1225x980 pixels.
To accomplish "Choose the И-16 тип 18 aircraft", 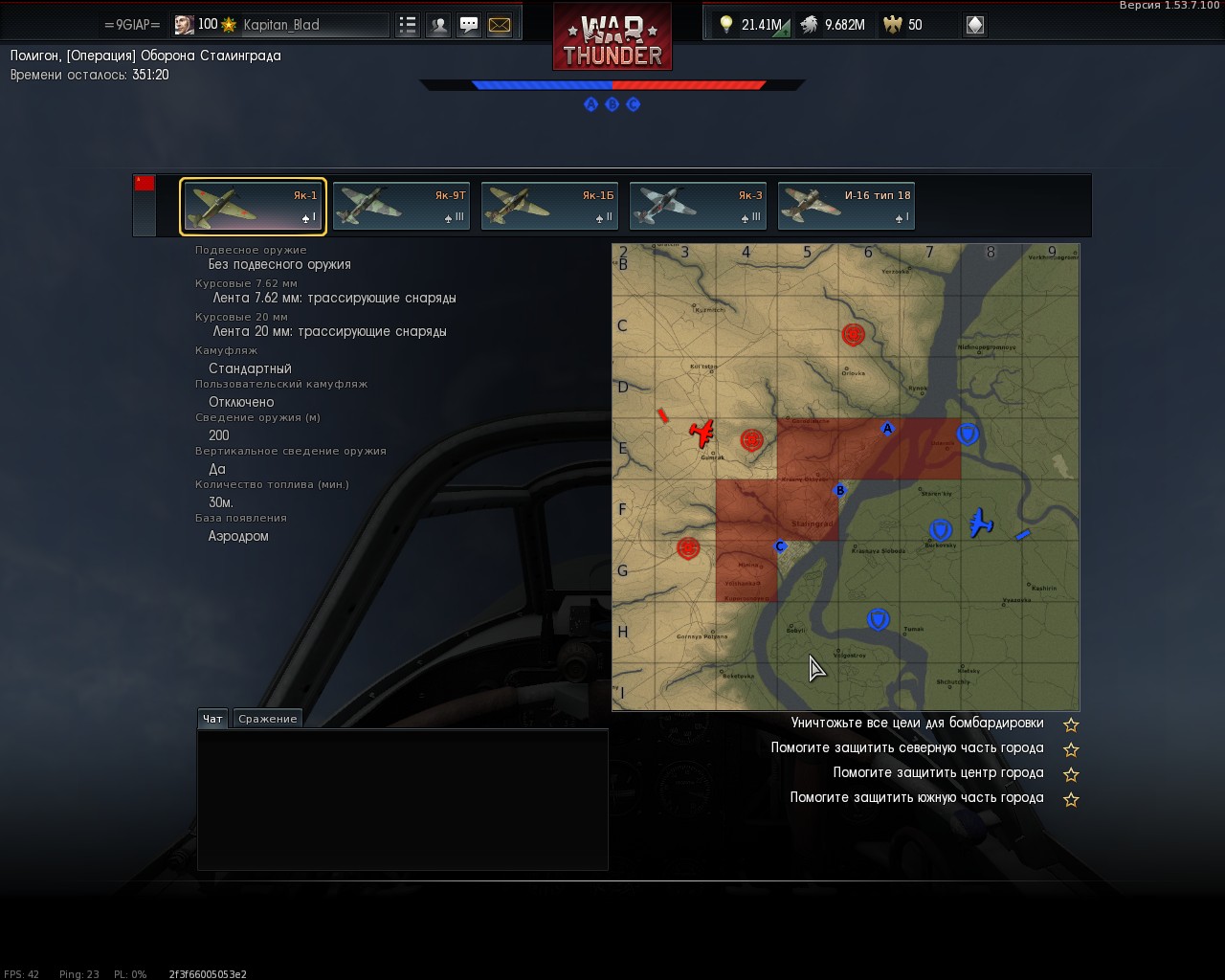I will click(x=846, y=207).
